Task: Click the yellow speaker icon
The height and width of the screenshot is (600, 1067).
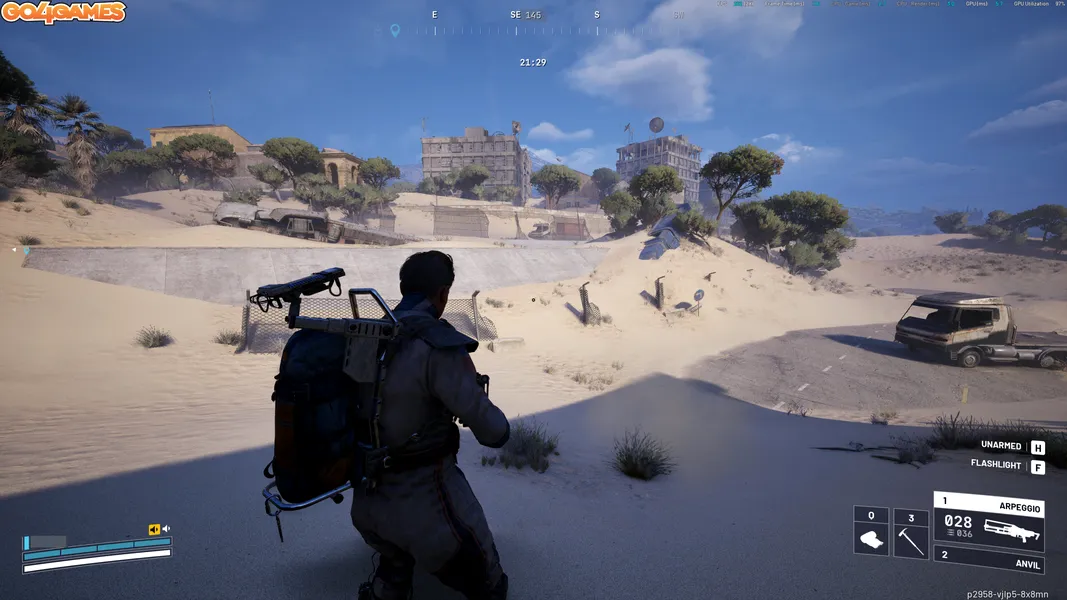Action: point(154,529)
